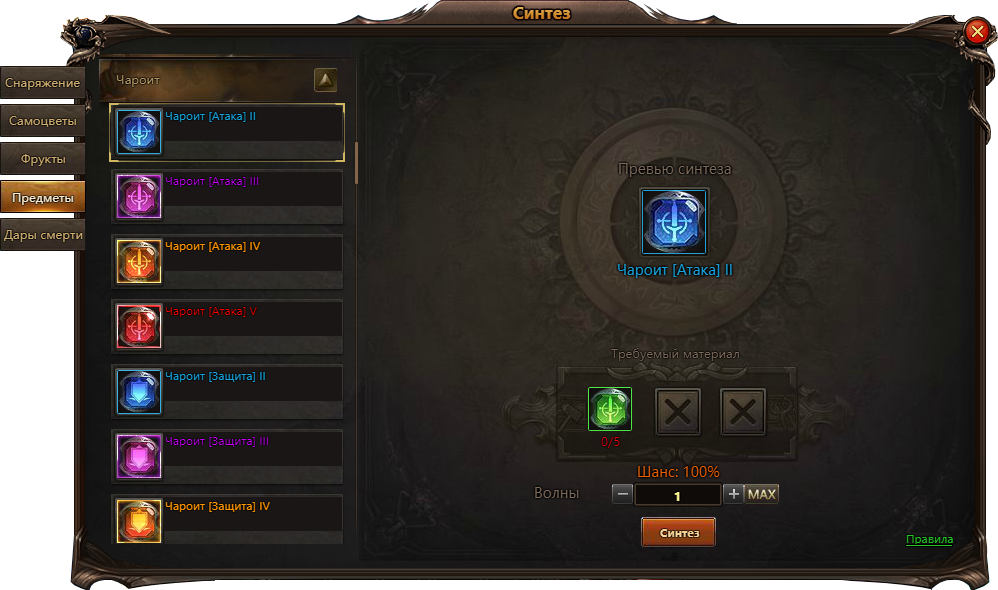Select the Фрукты tab
The width and height of the screenshot is (998, 590).
point(42,159)
